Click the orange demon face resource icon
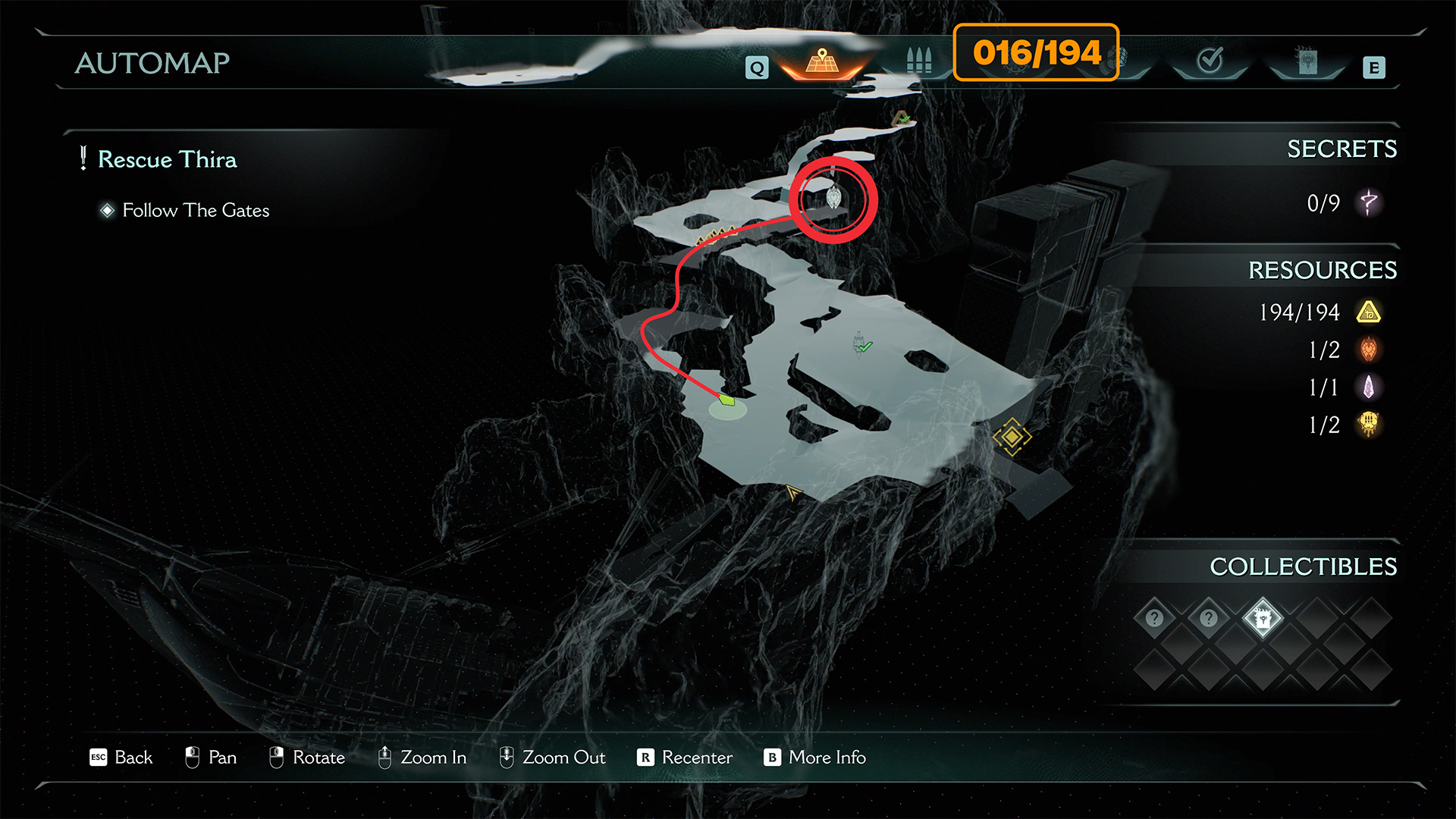Viewport: 1456px width, 819px height. [x=1369, y=350]
